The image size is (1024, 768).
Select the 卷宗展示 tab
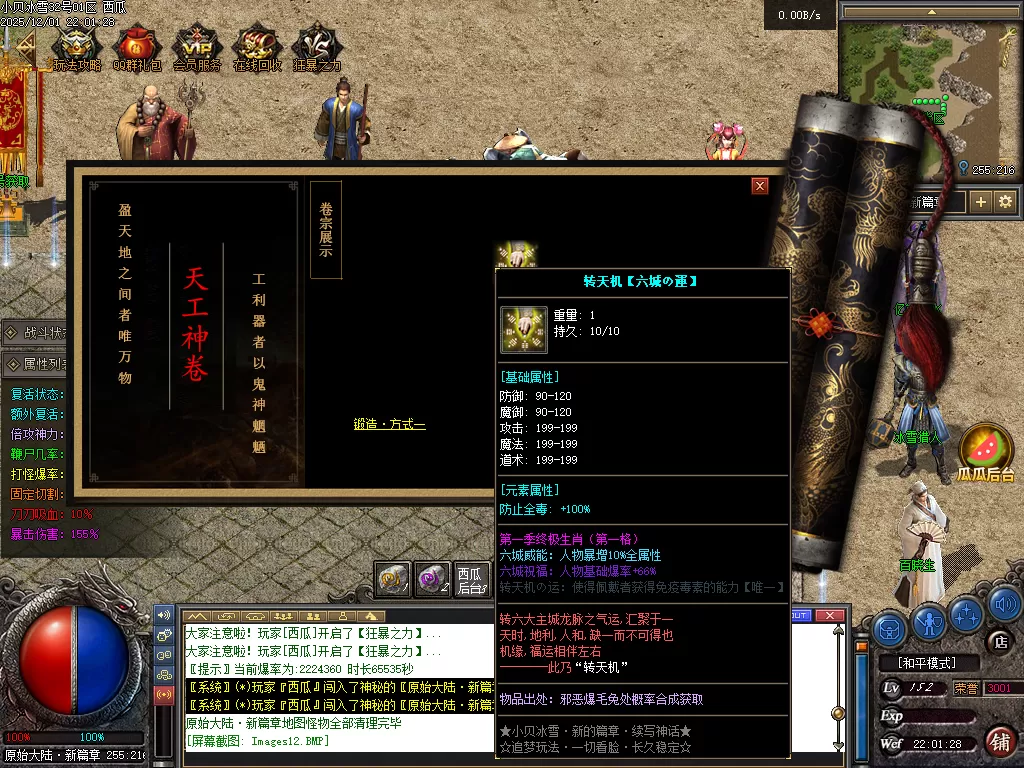point(326,231)
